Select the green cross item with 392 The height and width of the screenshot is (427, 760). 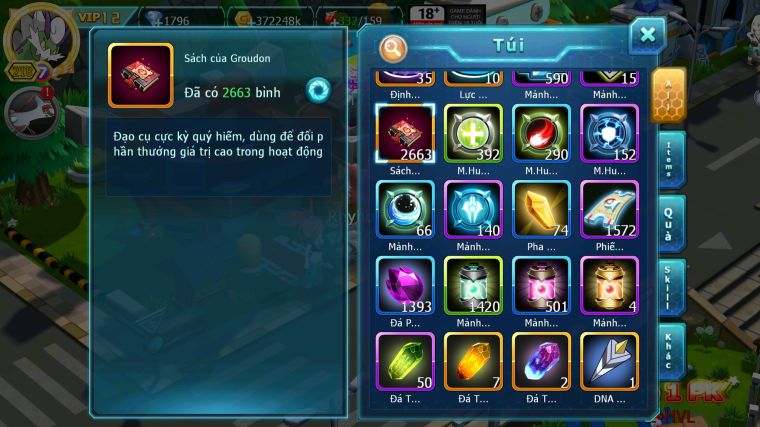click(473, 133)
